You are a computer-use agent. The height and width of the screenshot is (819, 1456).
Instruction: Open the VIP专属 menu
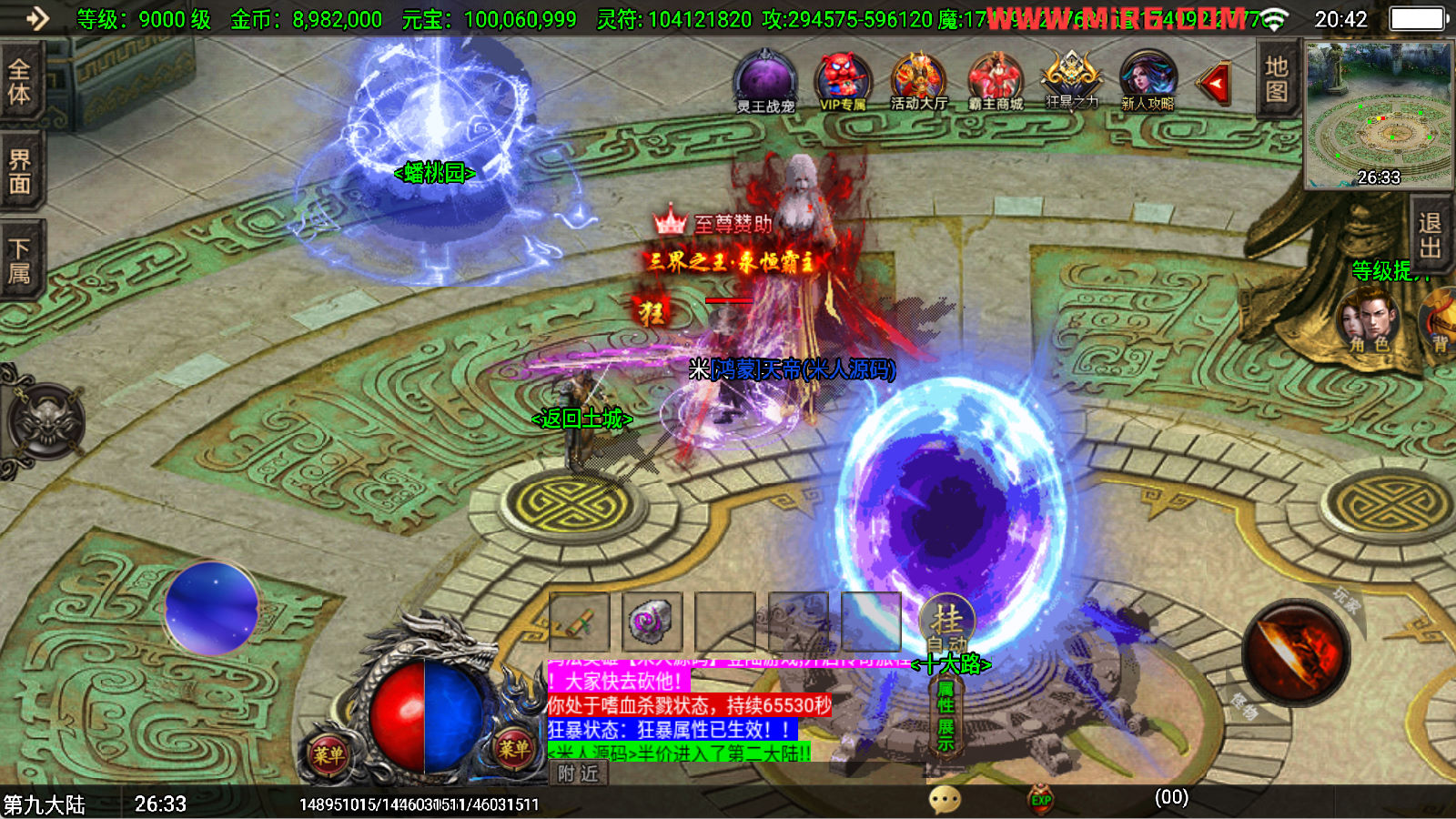pyautogui.click(x=843, y=83)
